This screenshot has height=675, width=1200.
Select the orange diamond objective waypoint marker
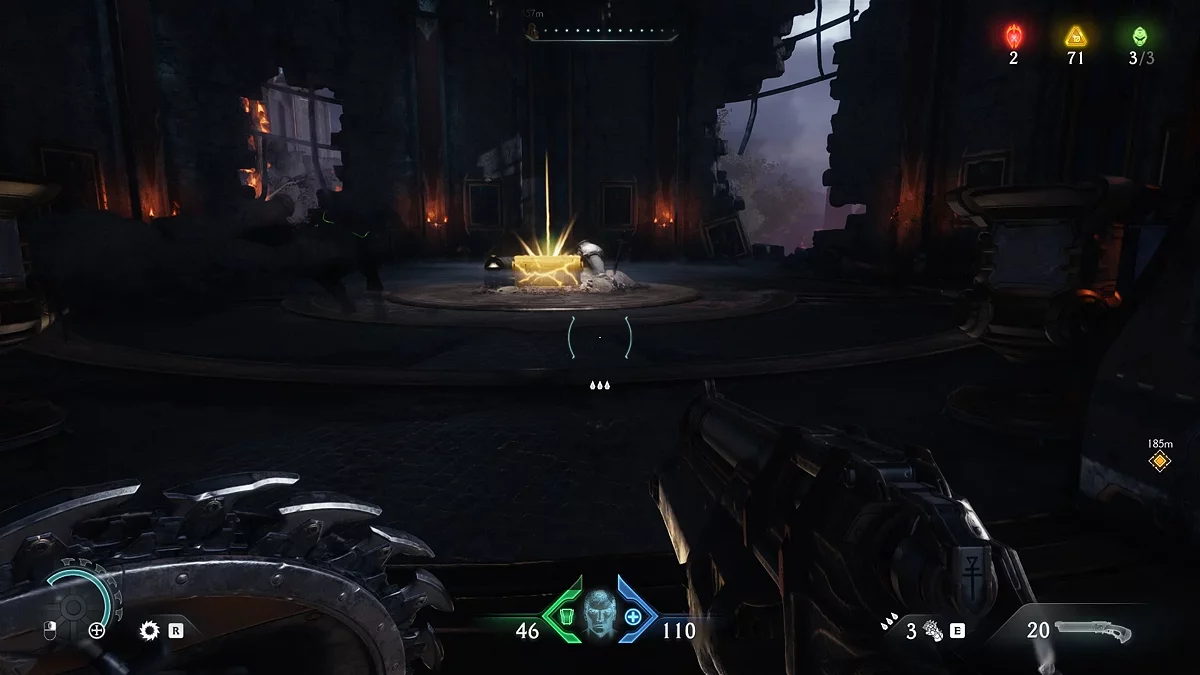[x=1160, y=461]
